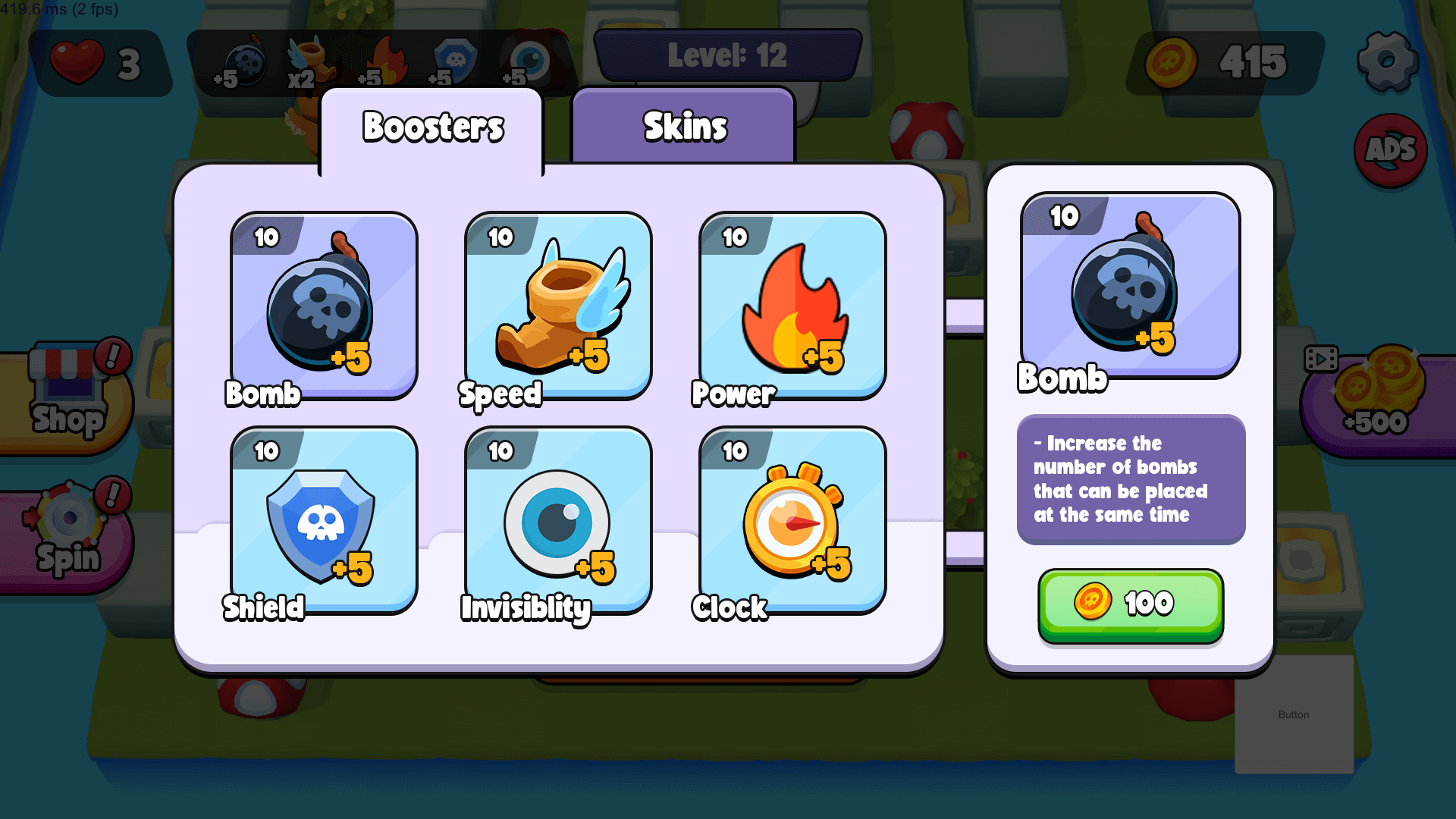Choose the Shield booster tile
Screen dimensions: 1456x819
click(x=324, y=521)
